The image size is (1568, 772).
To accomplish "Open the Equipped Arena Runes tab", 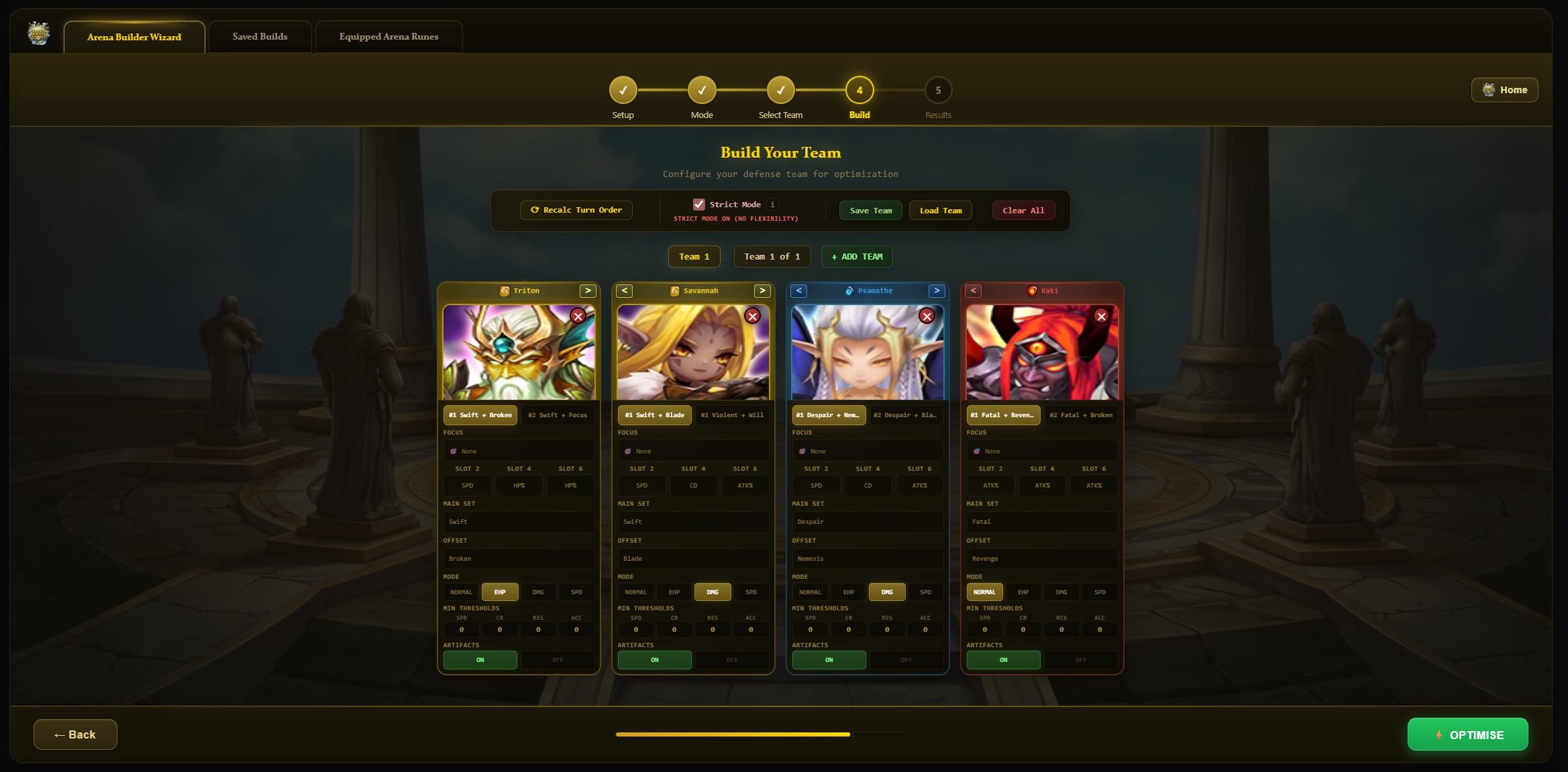I will [388, 36].
